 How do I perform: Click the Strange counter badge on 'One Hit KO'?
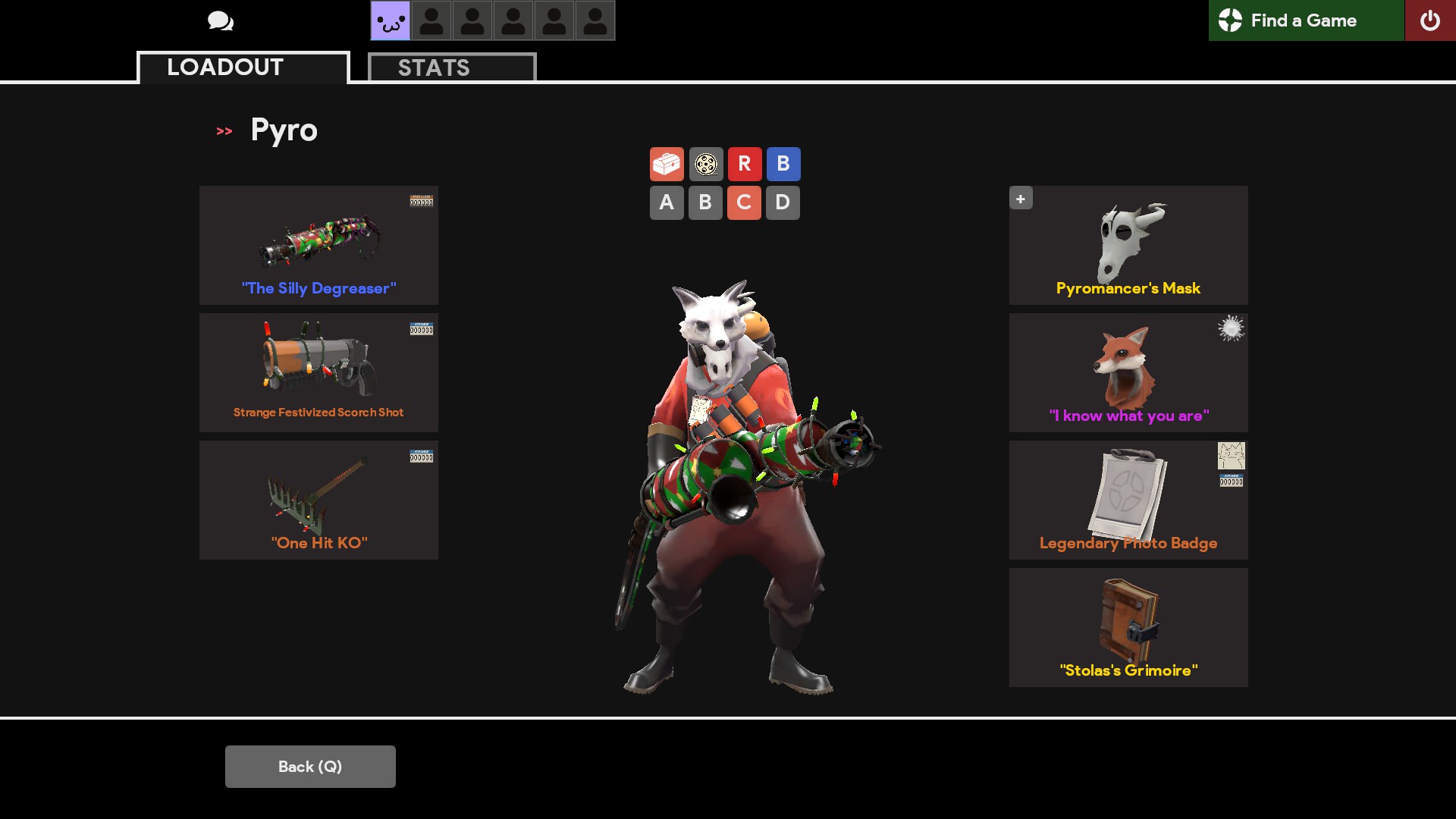pyautogui.click(x=422, y=455)
